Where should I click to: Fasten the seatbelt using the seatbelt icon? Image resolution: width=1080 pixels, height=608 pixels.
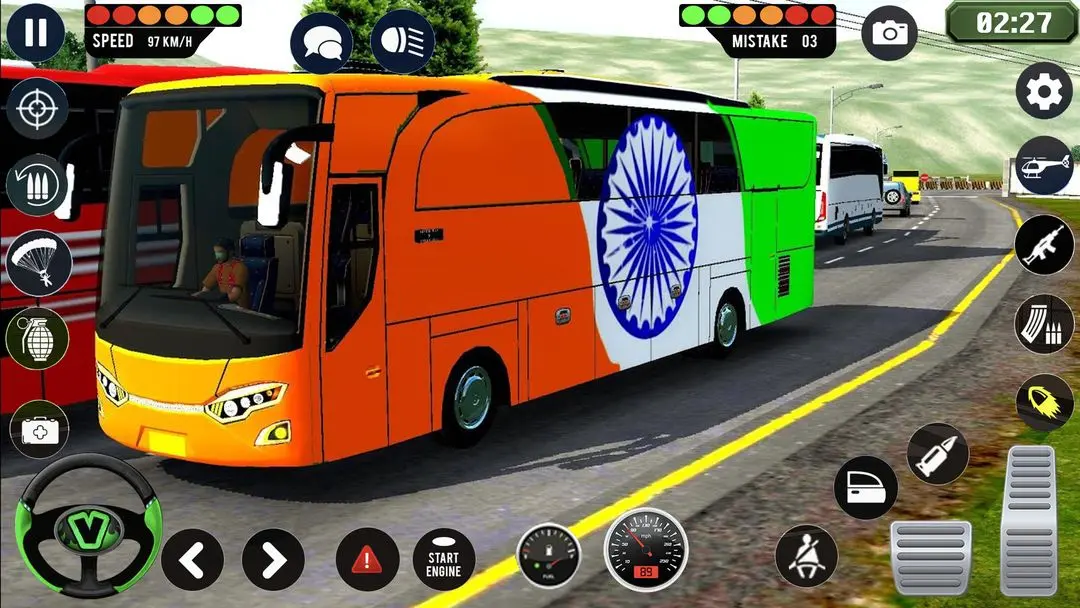[x=806, y=556]
